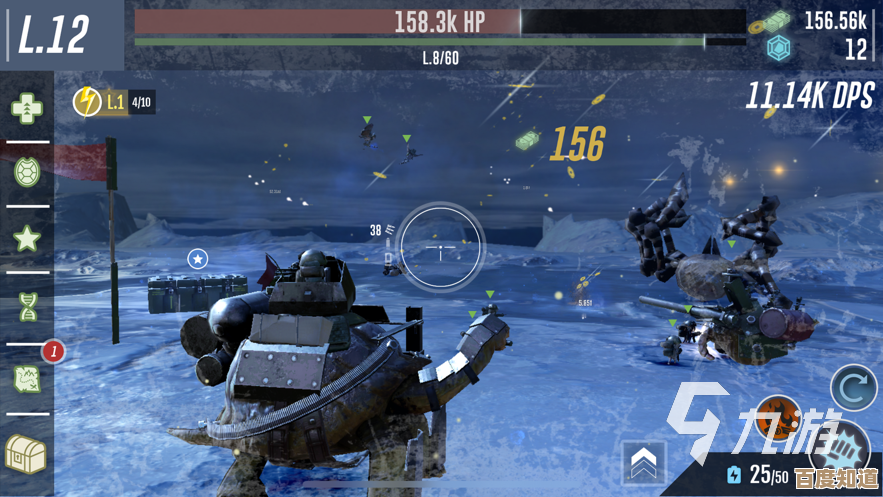
Task: Activate the orange fire ability
Action: pos(777,420)
